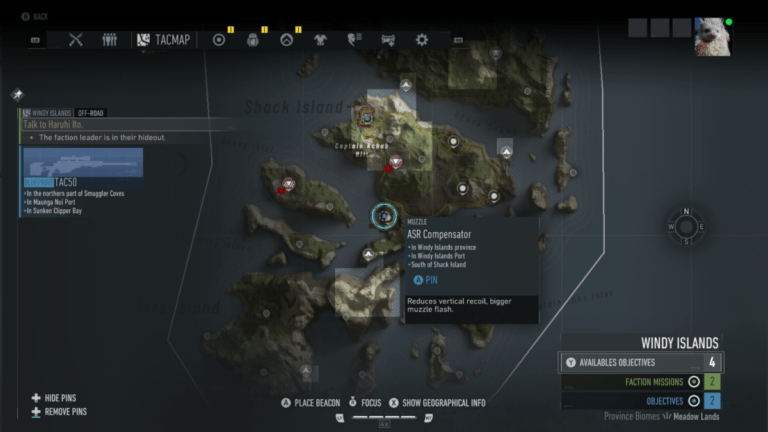Image resolution: width=768 pixels, height=432 pixels.
Task: Open the shirt customization tab
Action: tap(320, 40)
